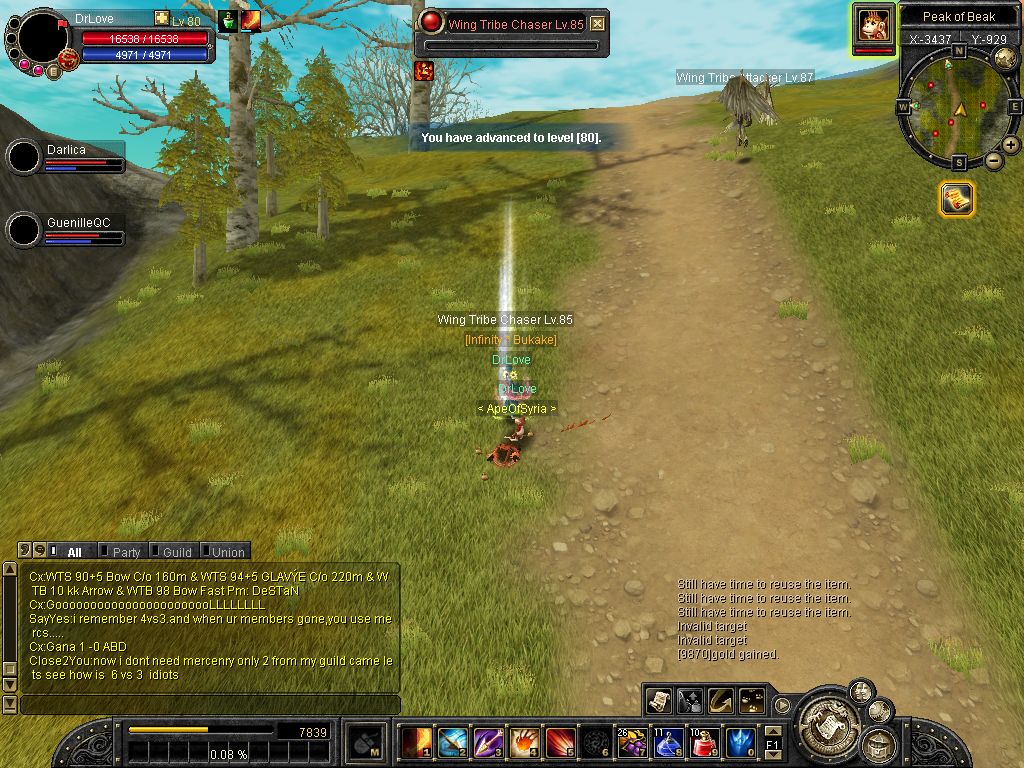This screenshot has height=768, width=1024.
Task: Click the chat message input box
Action: coord(210,705)
